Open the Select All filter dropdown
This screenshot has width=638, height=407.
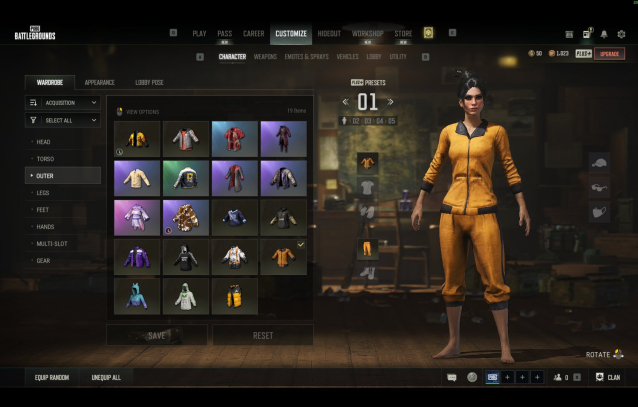click(63, 120)
